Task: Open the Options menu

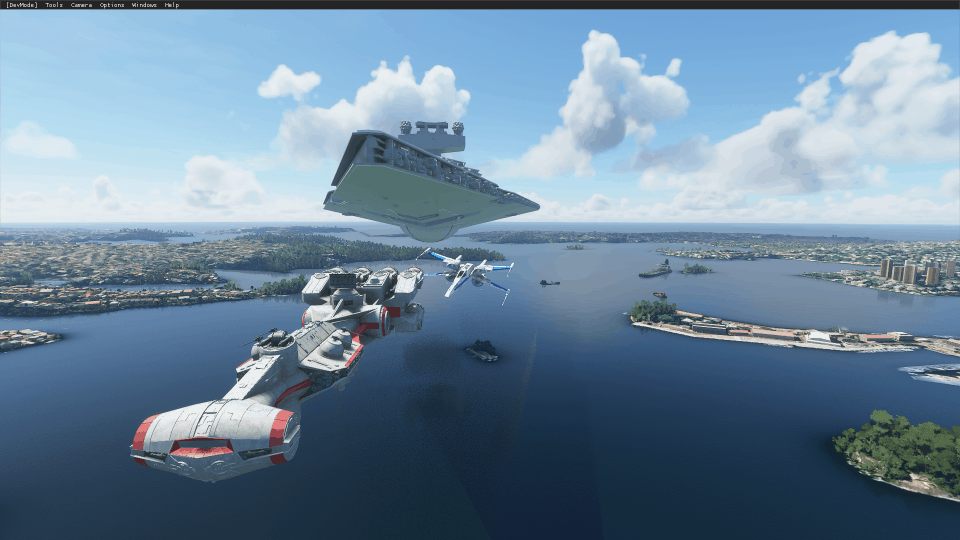Action: (112, 5)
